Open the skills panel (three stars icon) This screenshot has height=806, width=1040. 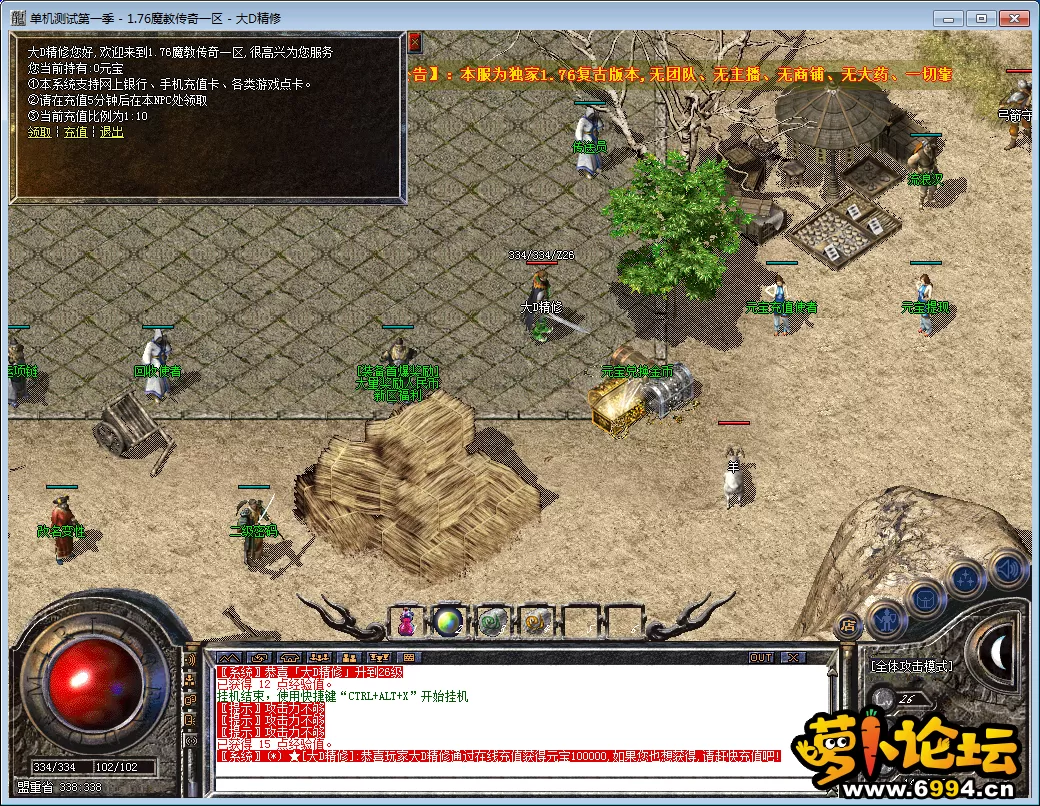coord(967,579)
